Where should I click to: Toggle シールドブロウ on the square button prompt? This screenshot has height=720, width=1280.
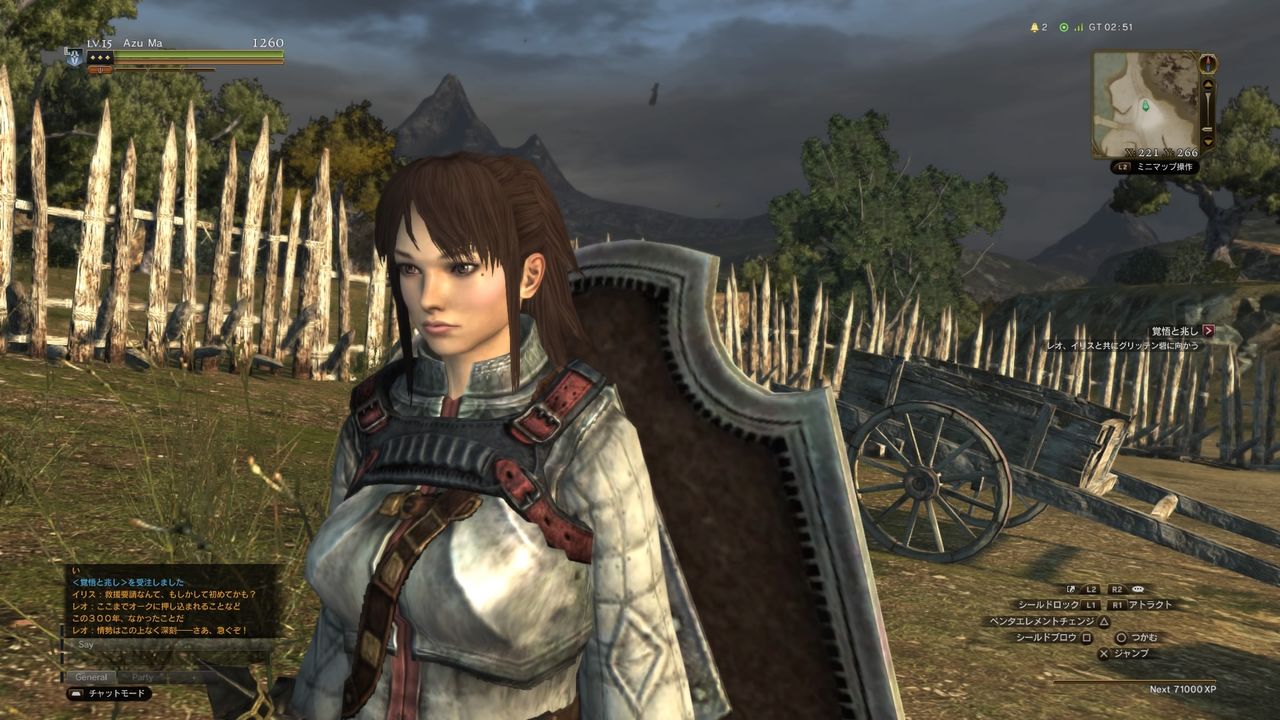click(1086, 638)
